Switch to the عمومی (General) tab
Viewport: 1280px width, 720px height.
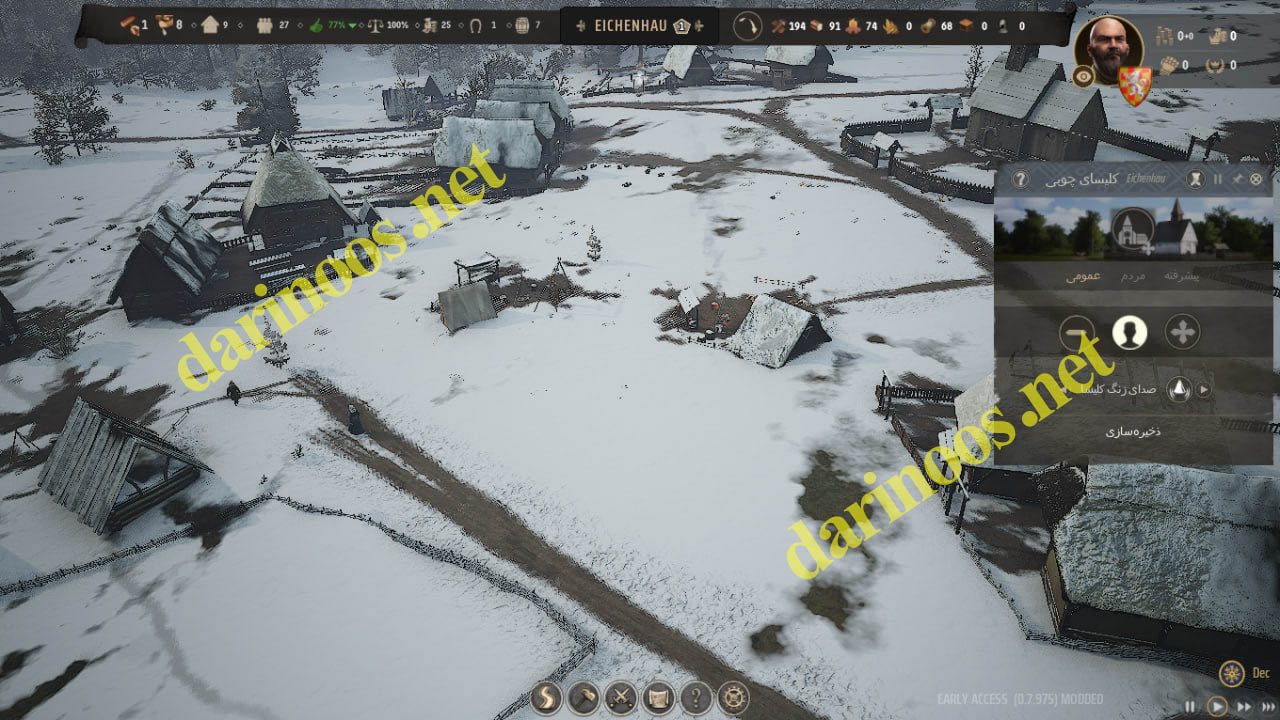click(1082, 275)
